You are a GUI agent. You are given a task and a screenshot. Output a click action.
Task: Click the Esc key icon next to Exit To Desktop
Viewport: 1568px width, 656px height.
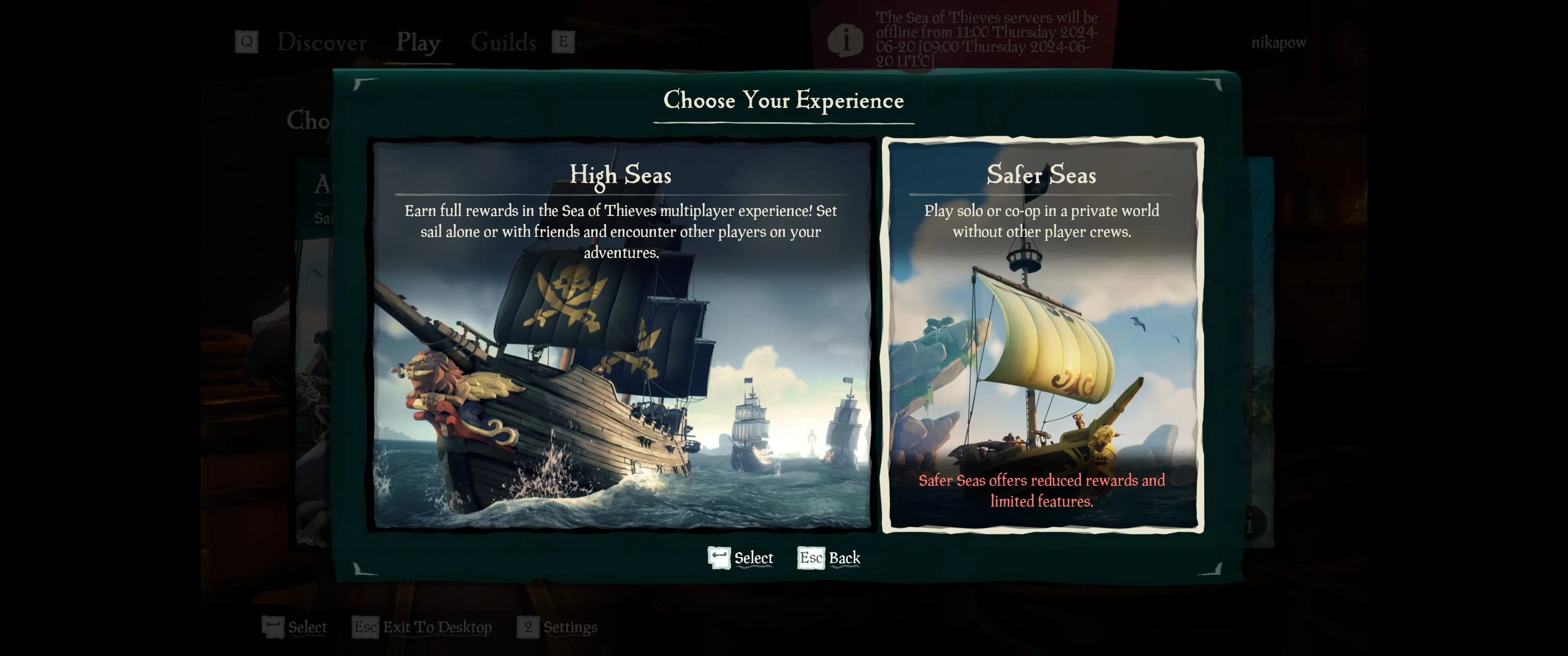point(365,627)
